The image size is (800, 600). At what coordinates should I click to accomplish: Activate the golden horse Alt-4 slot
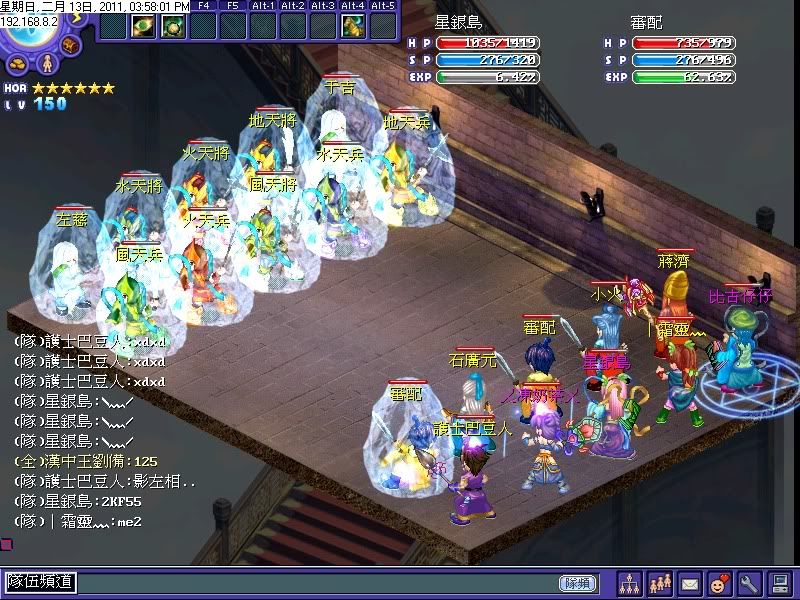pyautogui.click(x=352, y=25)
